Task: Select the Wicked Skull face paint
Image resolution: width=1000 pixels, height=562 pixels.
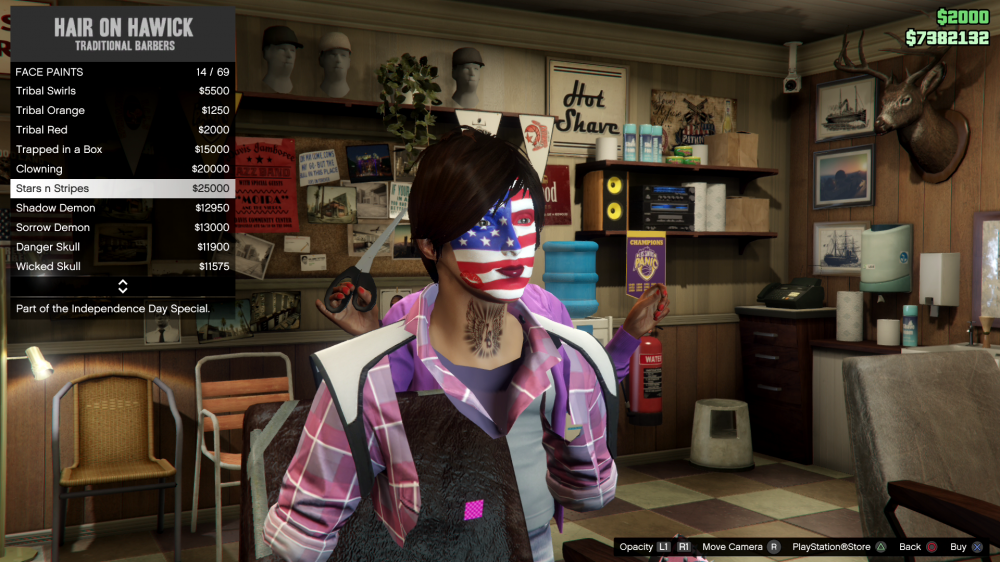Action: (122, 266)
